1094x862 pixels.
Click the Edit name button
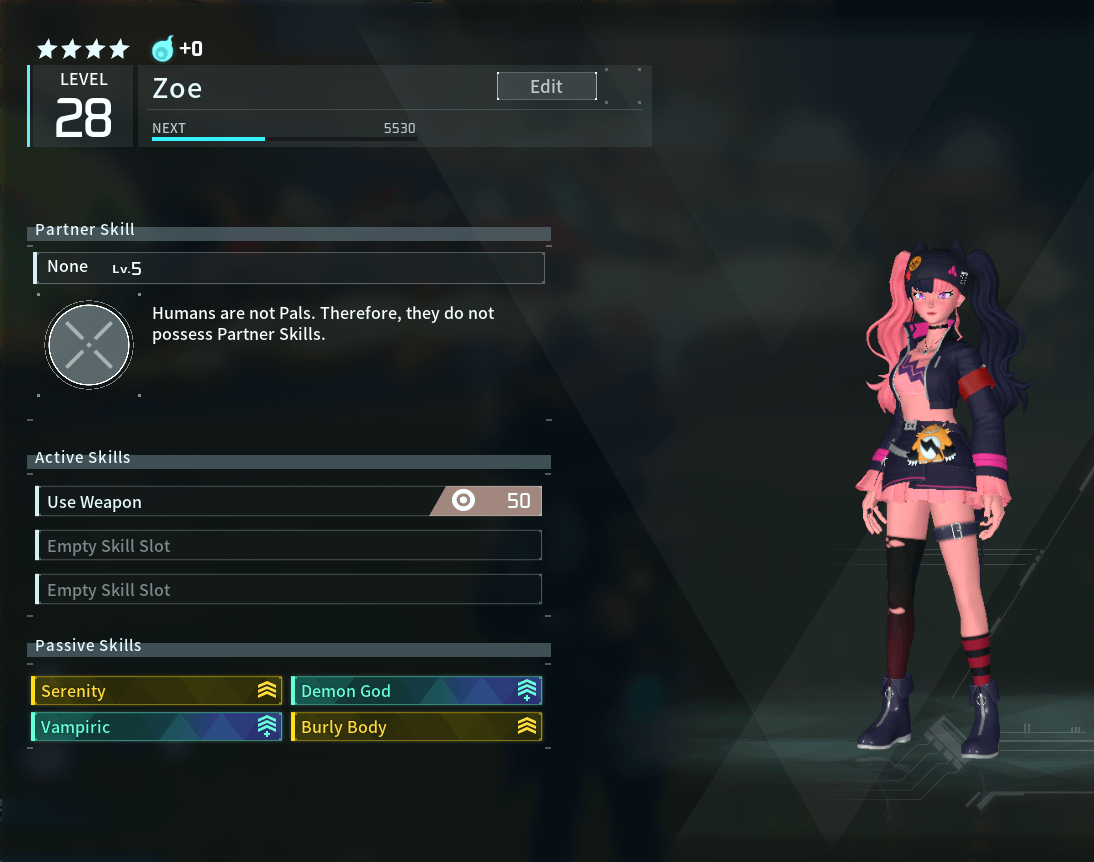546,87
